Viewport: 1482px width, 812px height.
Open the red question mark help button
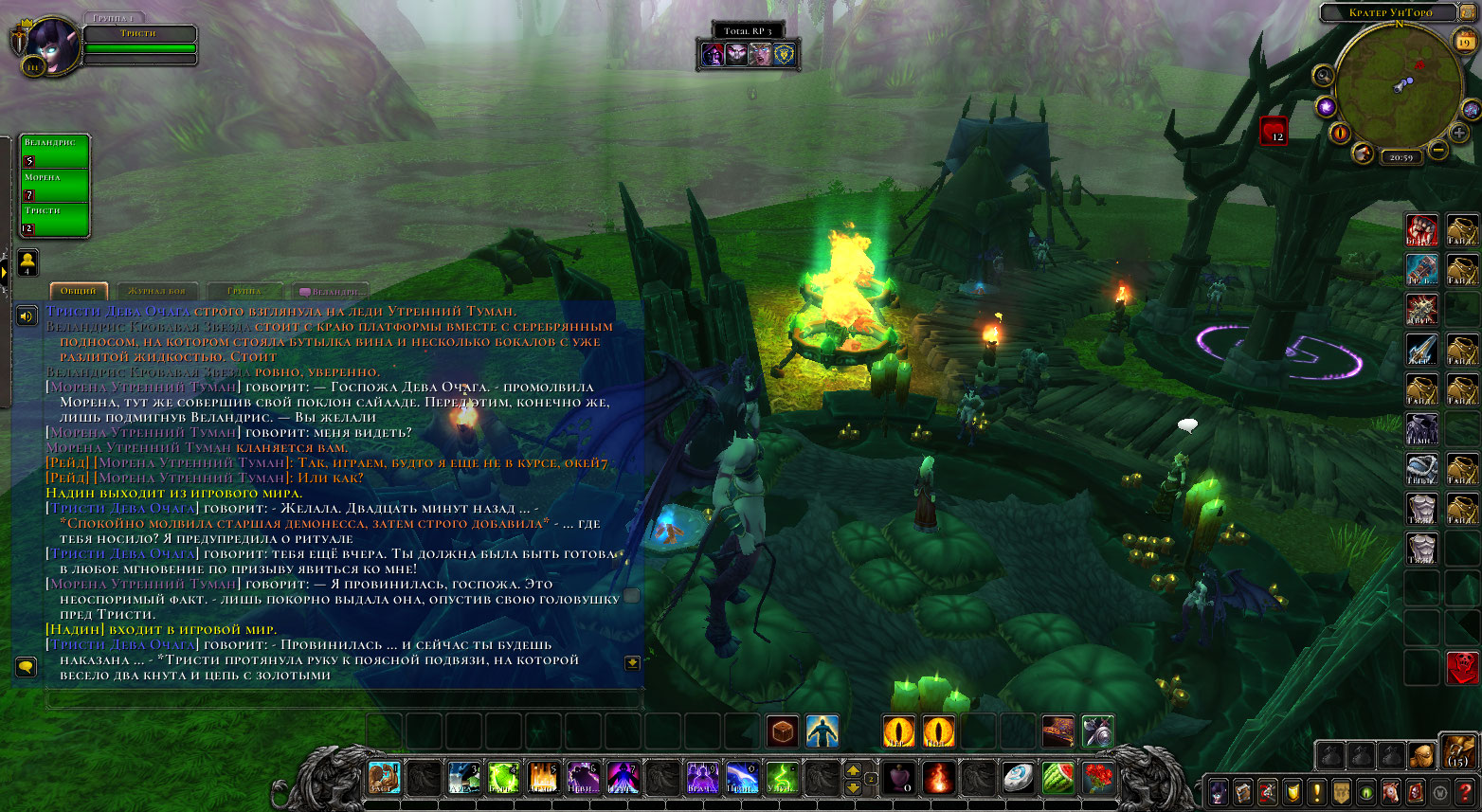pos(1466,791)
